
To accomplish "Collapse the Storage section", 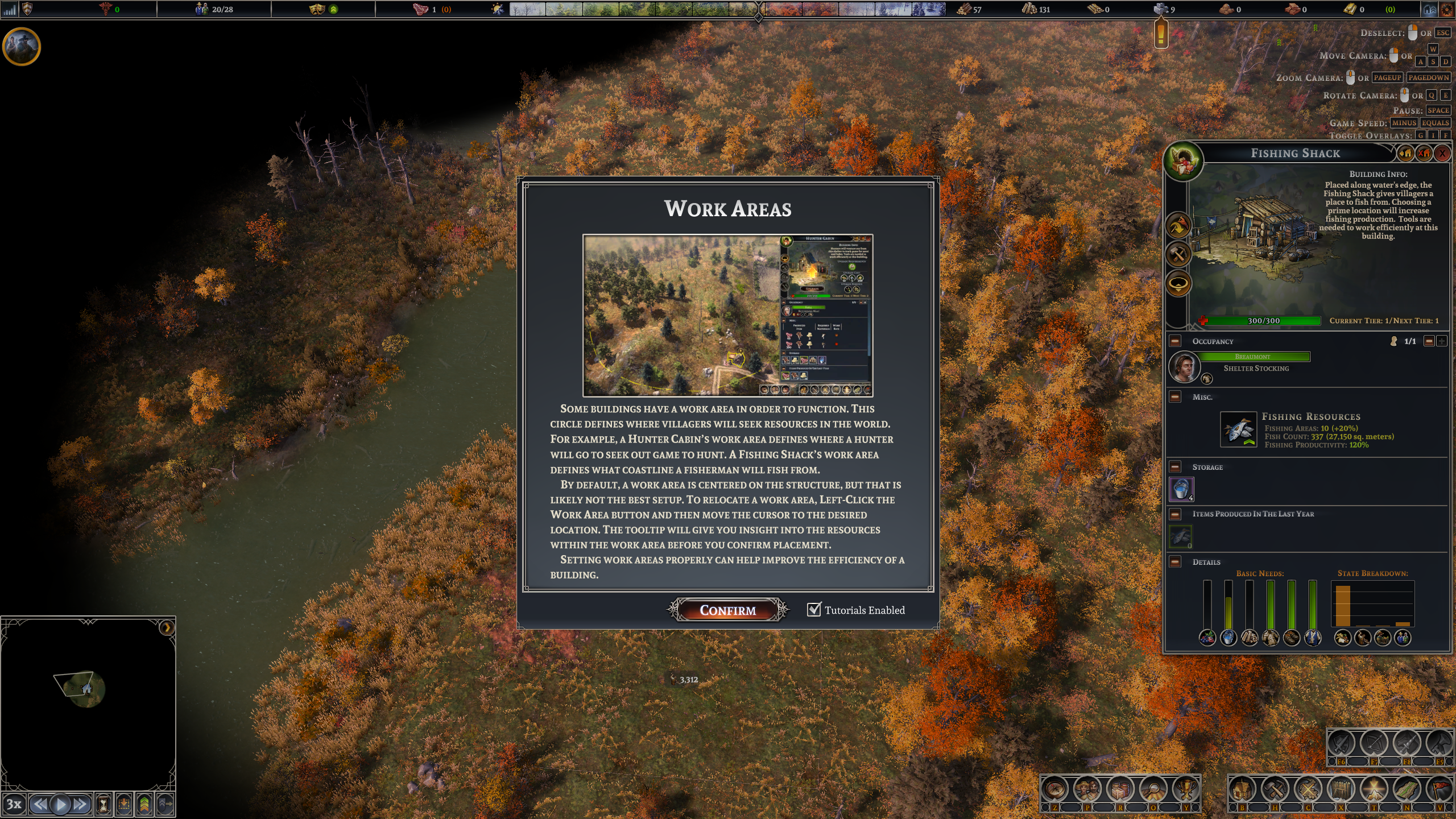I will pos(1175,467).
